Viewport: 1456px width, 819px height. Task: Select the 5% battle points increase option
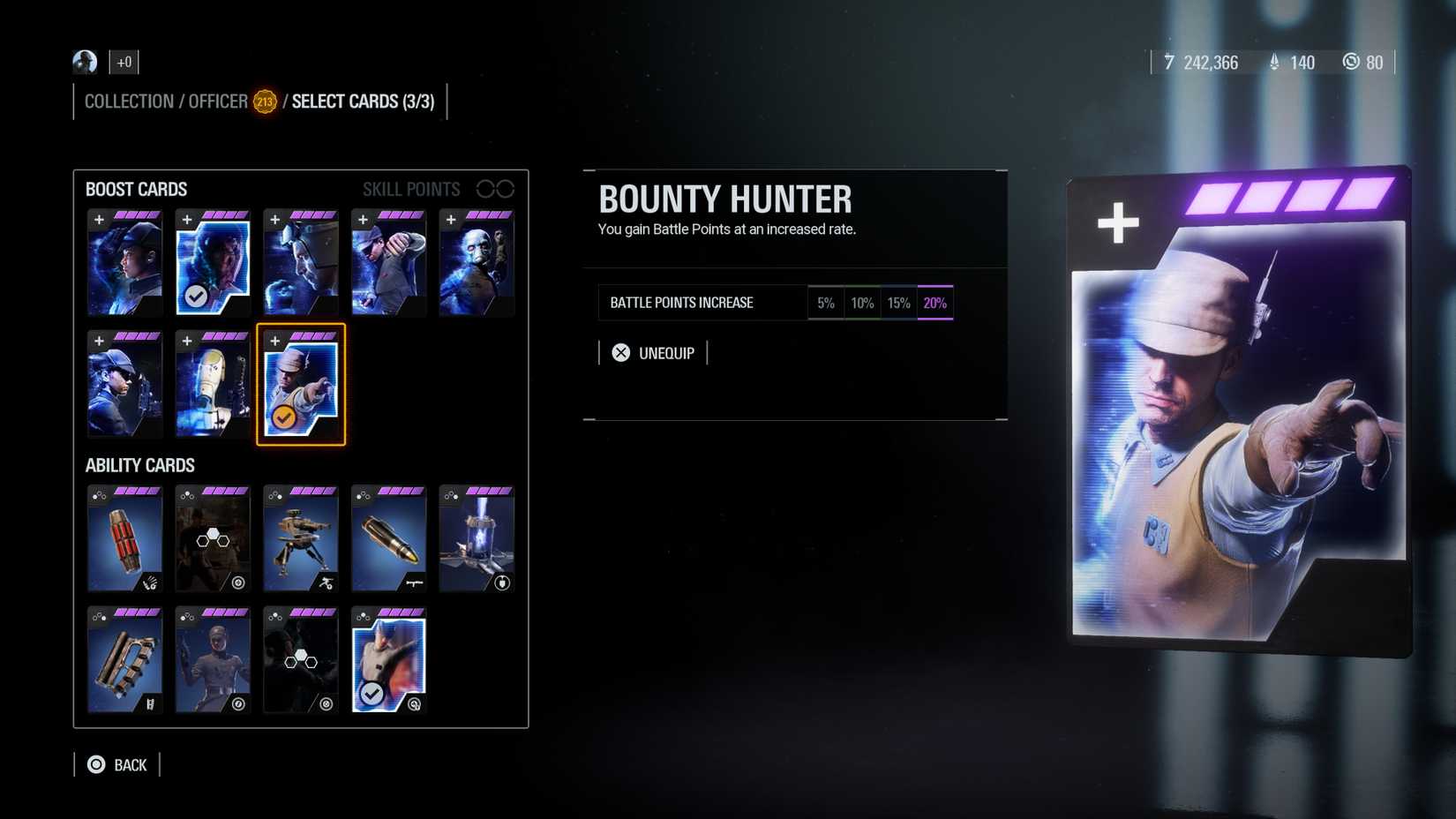tap(826, 303)
